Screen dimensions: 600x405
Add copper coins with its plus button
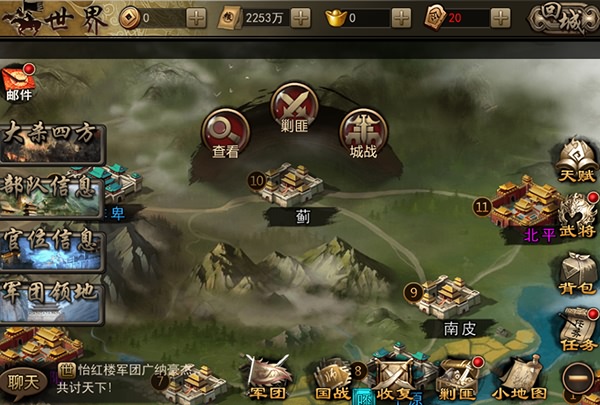(197, 18)
